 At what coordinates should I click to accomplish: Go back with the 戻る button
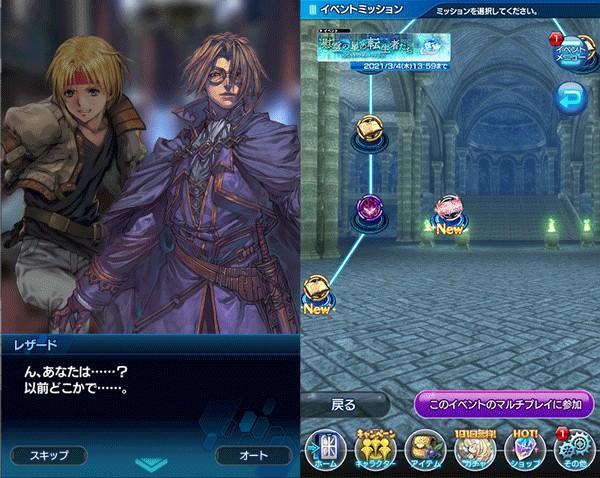click(345, 405)
